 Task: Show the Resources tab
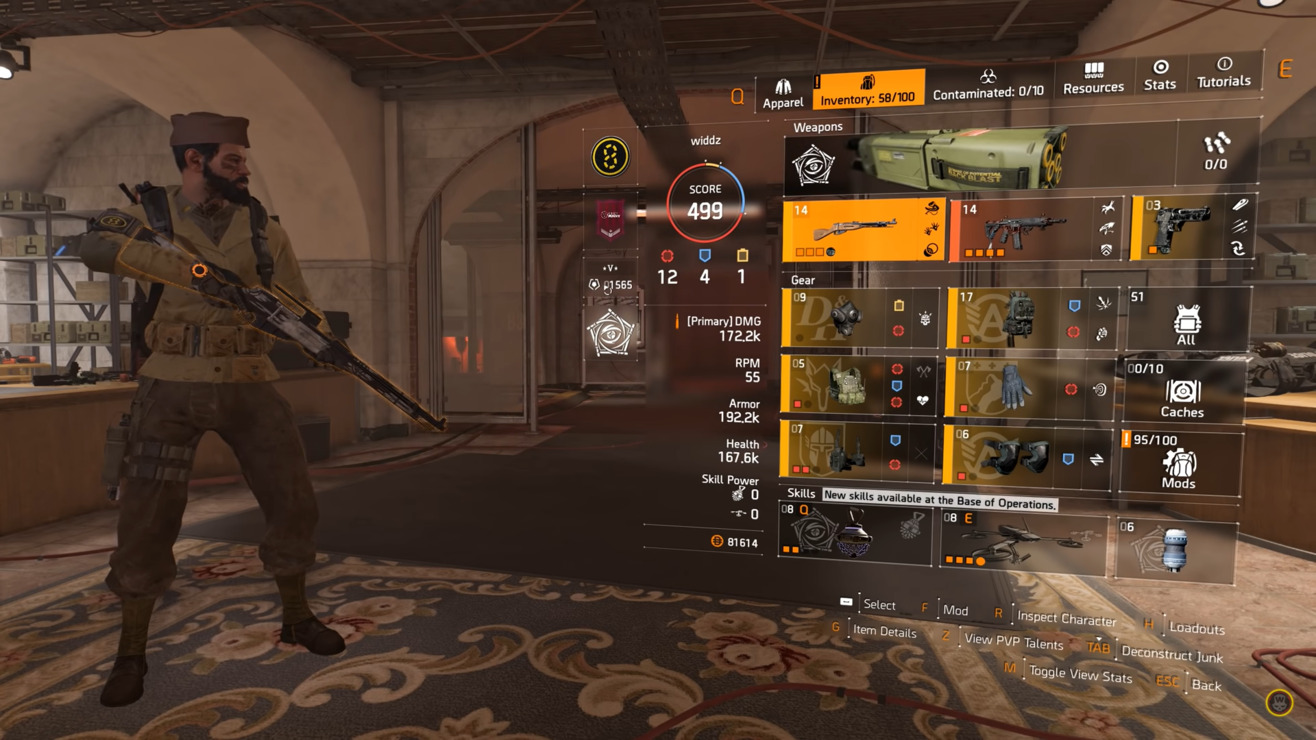(1093, 79)
